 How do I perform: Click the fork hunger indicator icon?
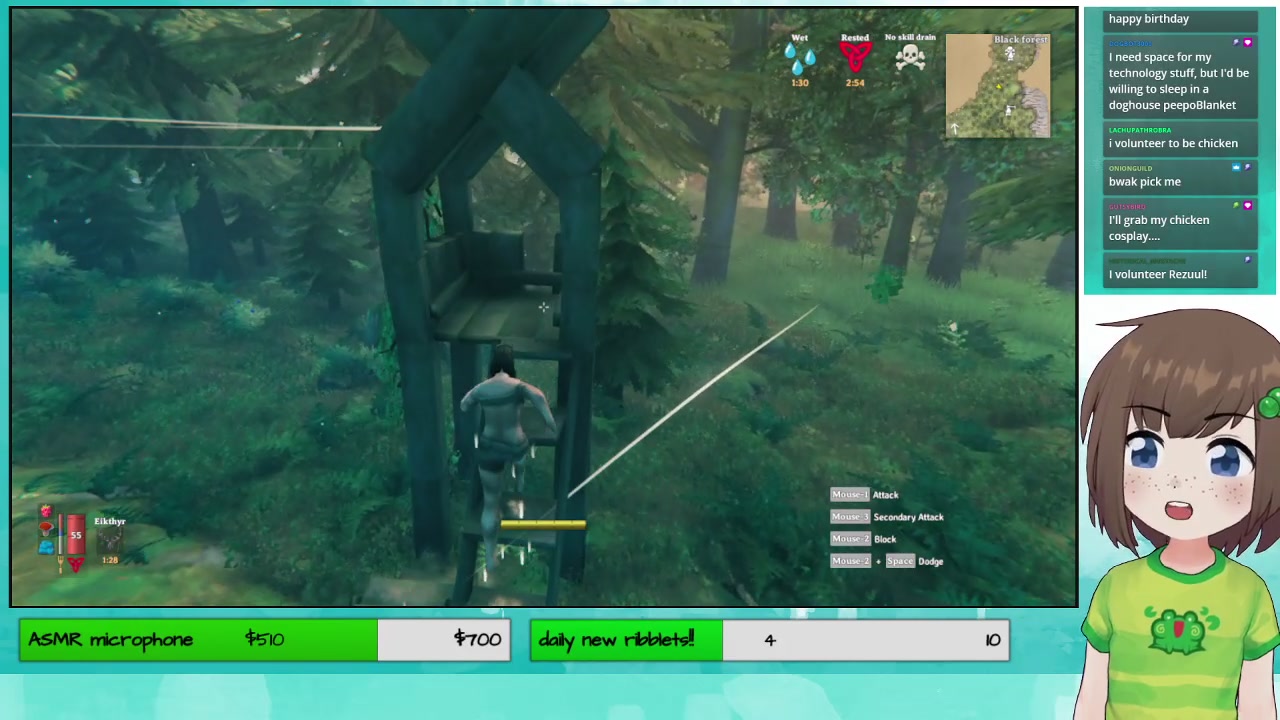(x=61, y=564)
